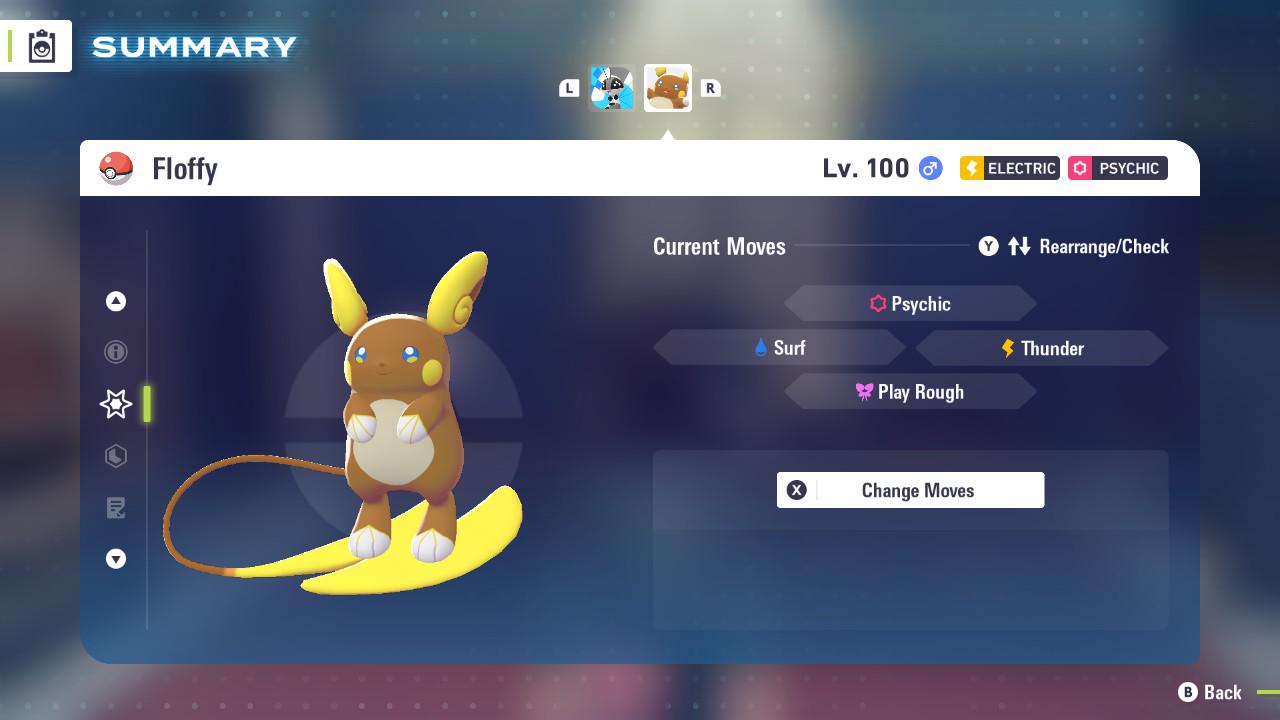Image resolution: width=1280 pixels, height=720 pixels.
Task: Expand the page navigation up arrow
Action: (x=116, y=301)
